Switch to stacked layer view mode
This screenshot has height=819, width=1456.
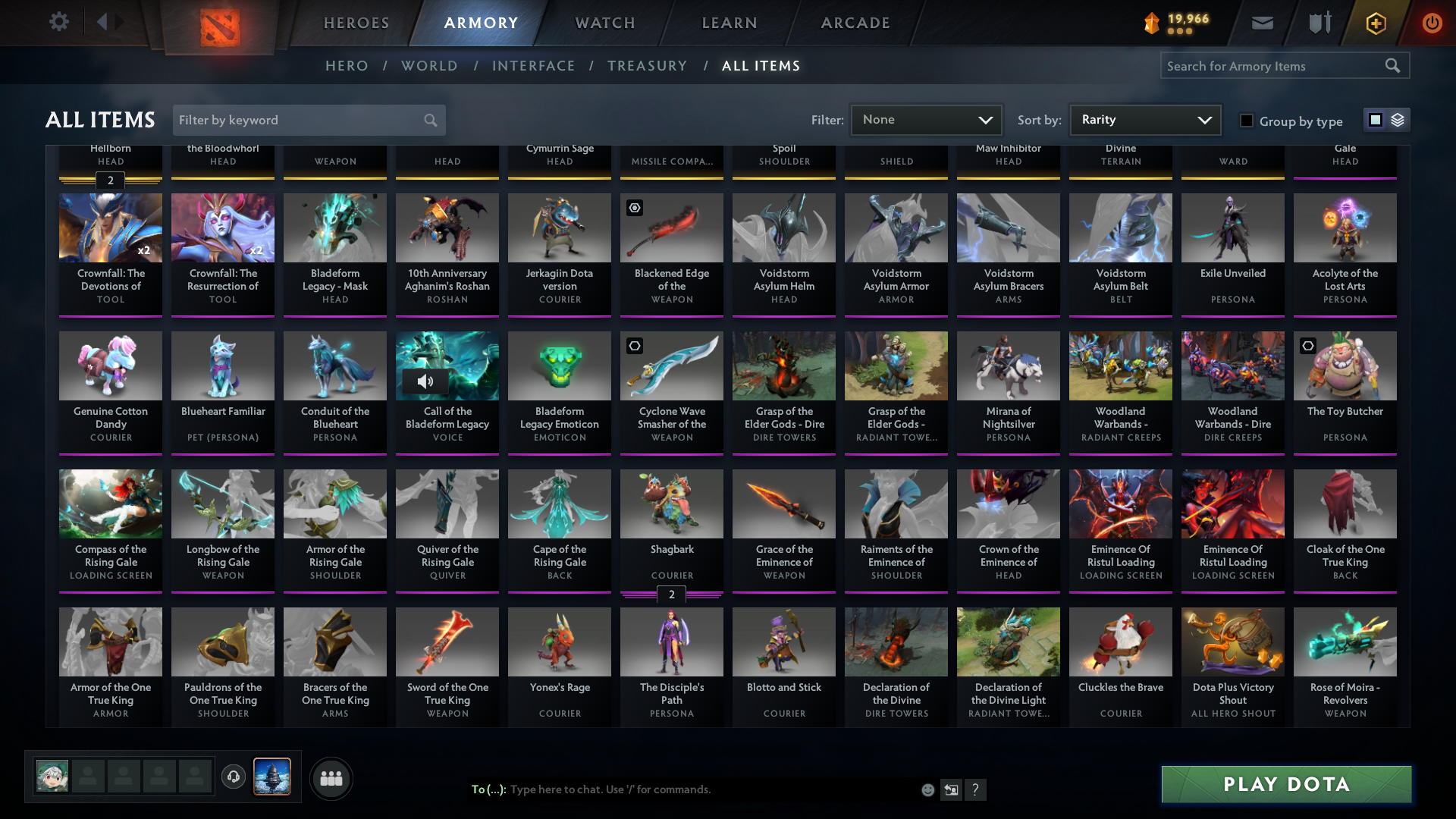pyautogui.click(x=1396, y=119)
